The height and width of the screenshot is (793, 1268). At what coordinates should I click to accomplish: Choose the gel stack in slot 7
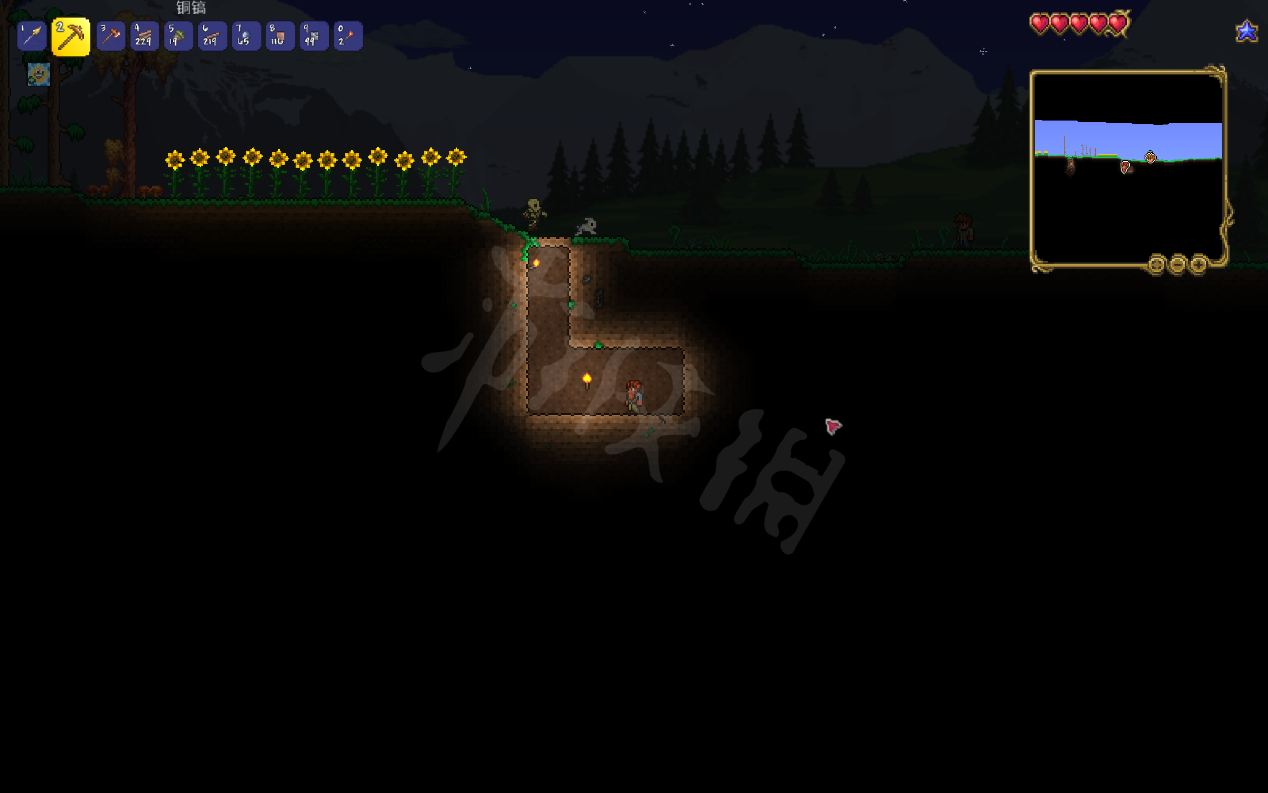point(246,37)
